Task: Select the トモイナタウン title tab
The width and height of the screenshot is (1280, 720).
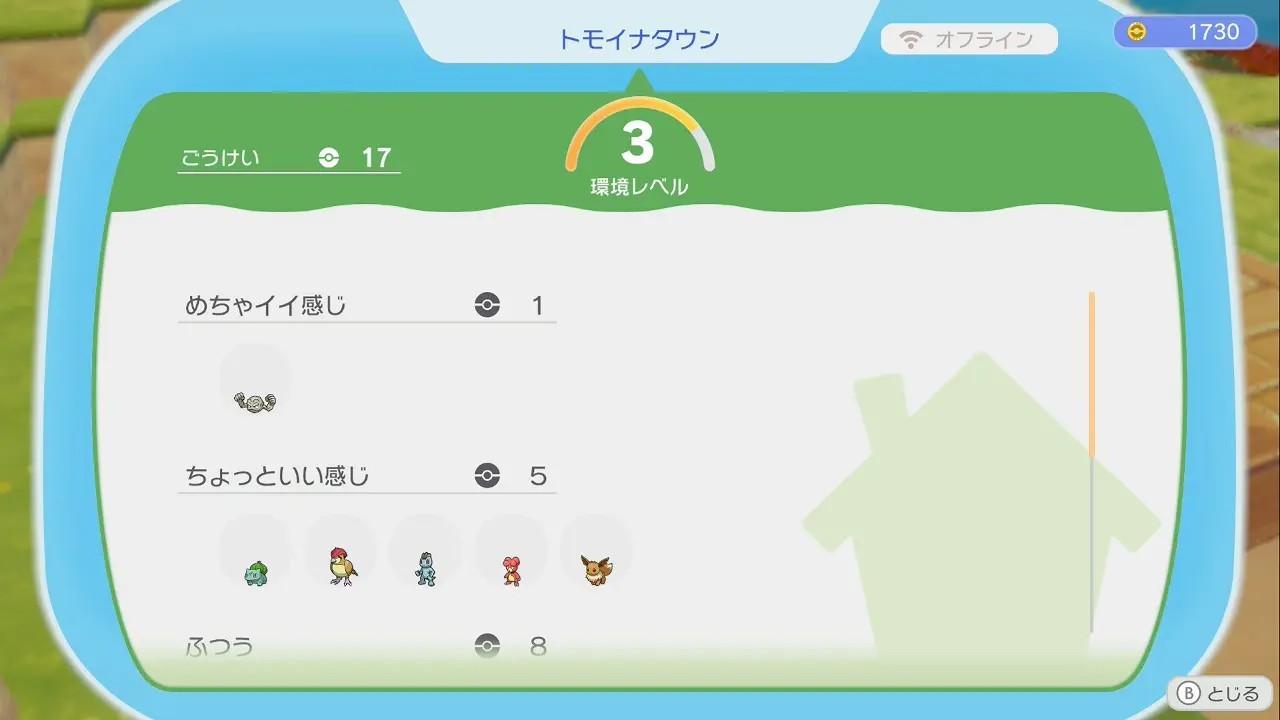Action: coord(640,37)
